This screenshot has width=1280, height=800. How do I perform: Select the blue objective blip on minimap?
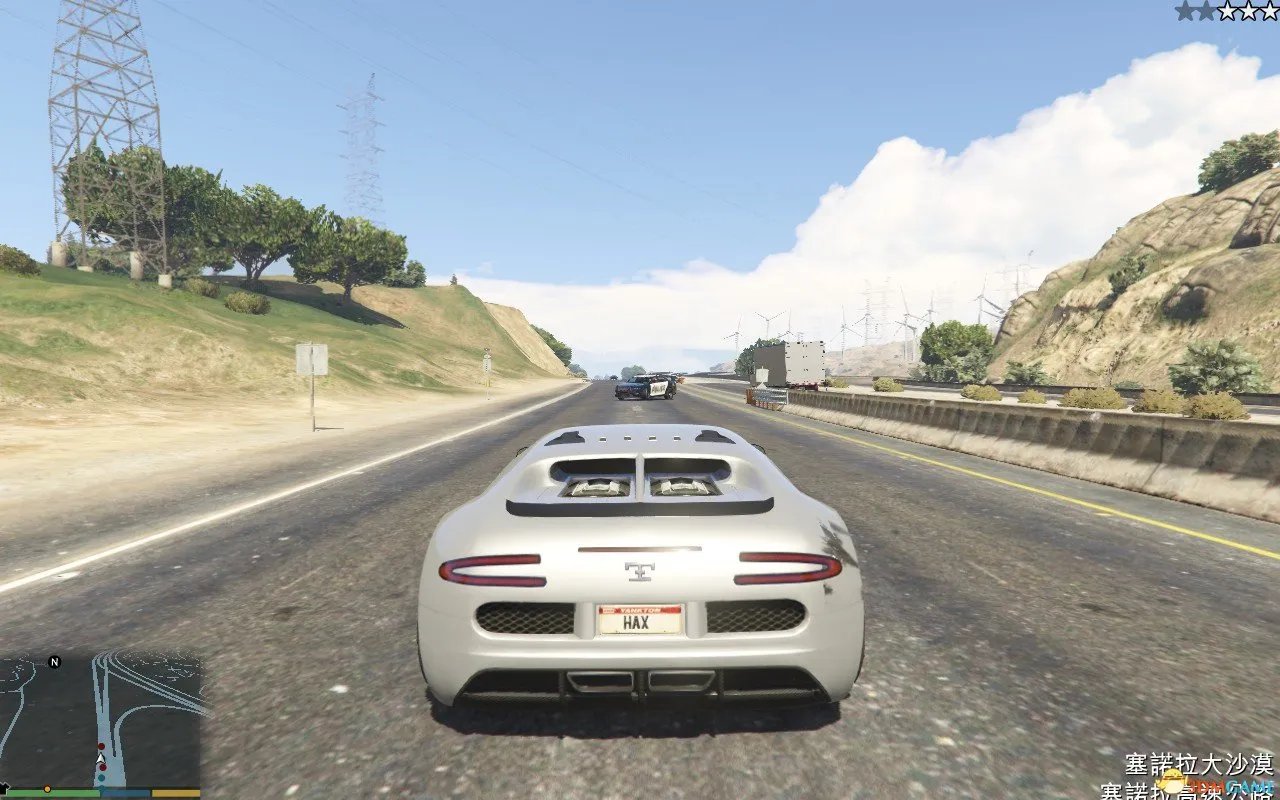click(103, 777)
